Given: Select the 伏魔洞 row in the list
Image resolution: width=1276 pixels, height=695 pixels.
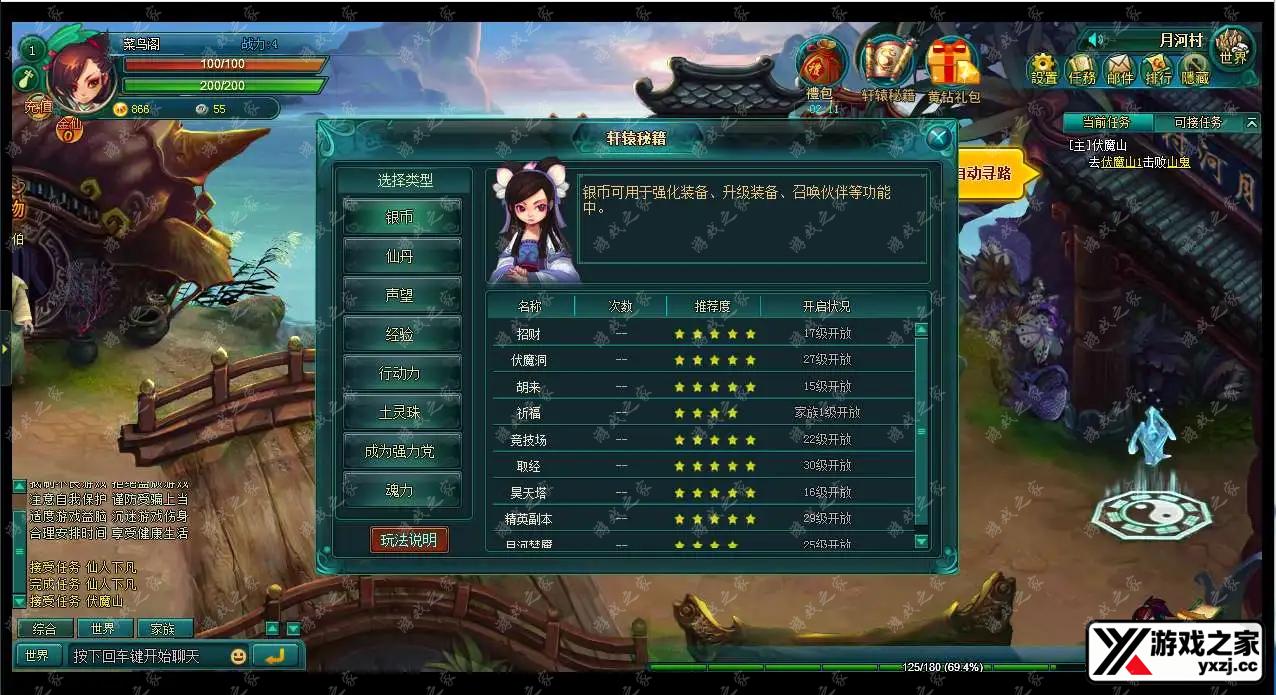Looking at the screenshot, I should (x=529, y=360).
